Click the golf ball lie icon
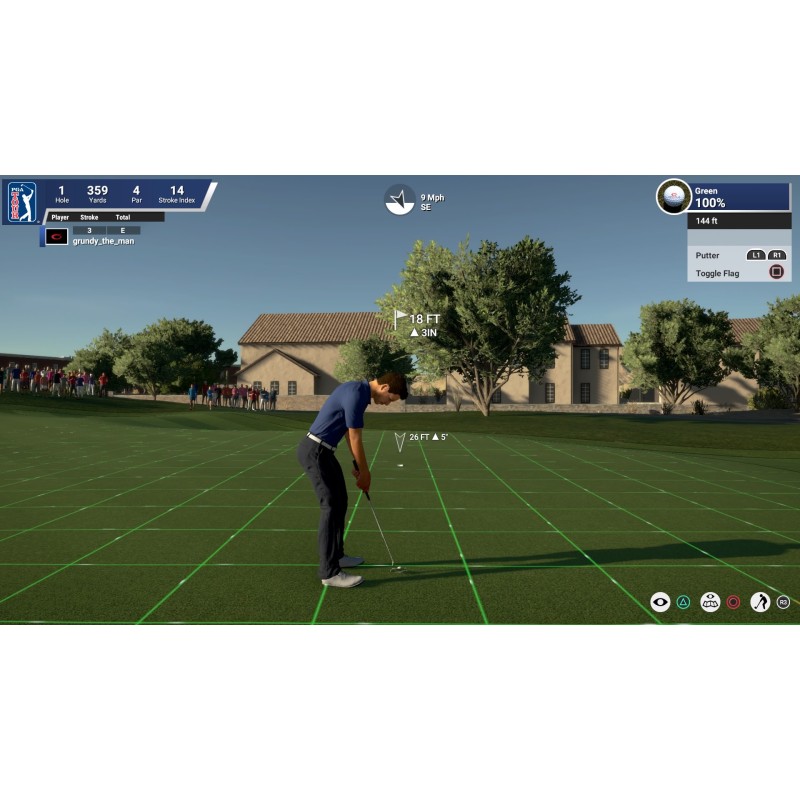 (x=673, y=196)
